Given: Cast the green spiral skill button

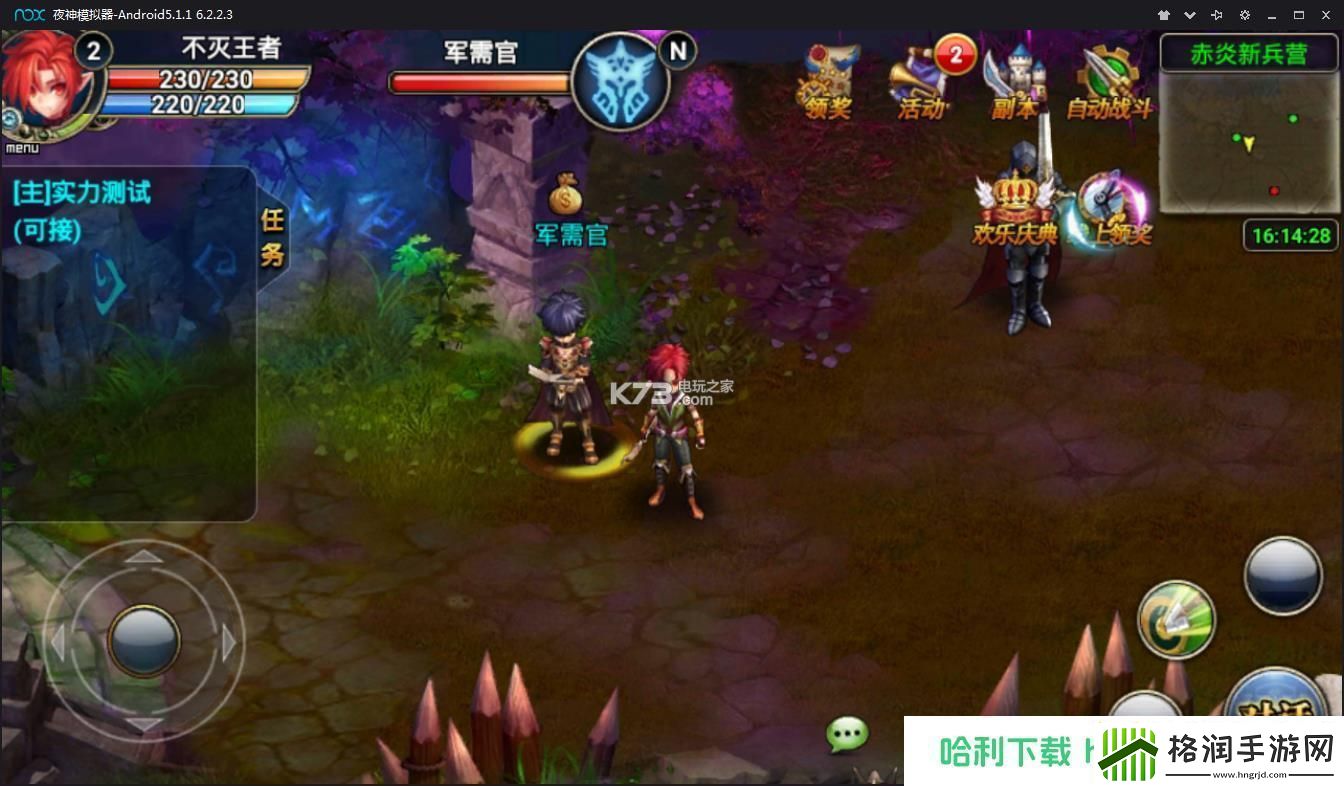Looking at the screenshot, I should coord(1177,622).
